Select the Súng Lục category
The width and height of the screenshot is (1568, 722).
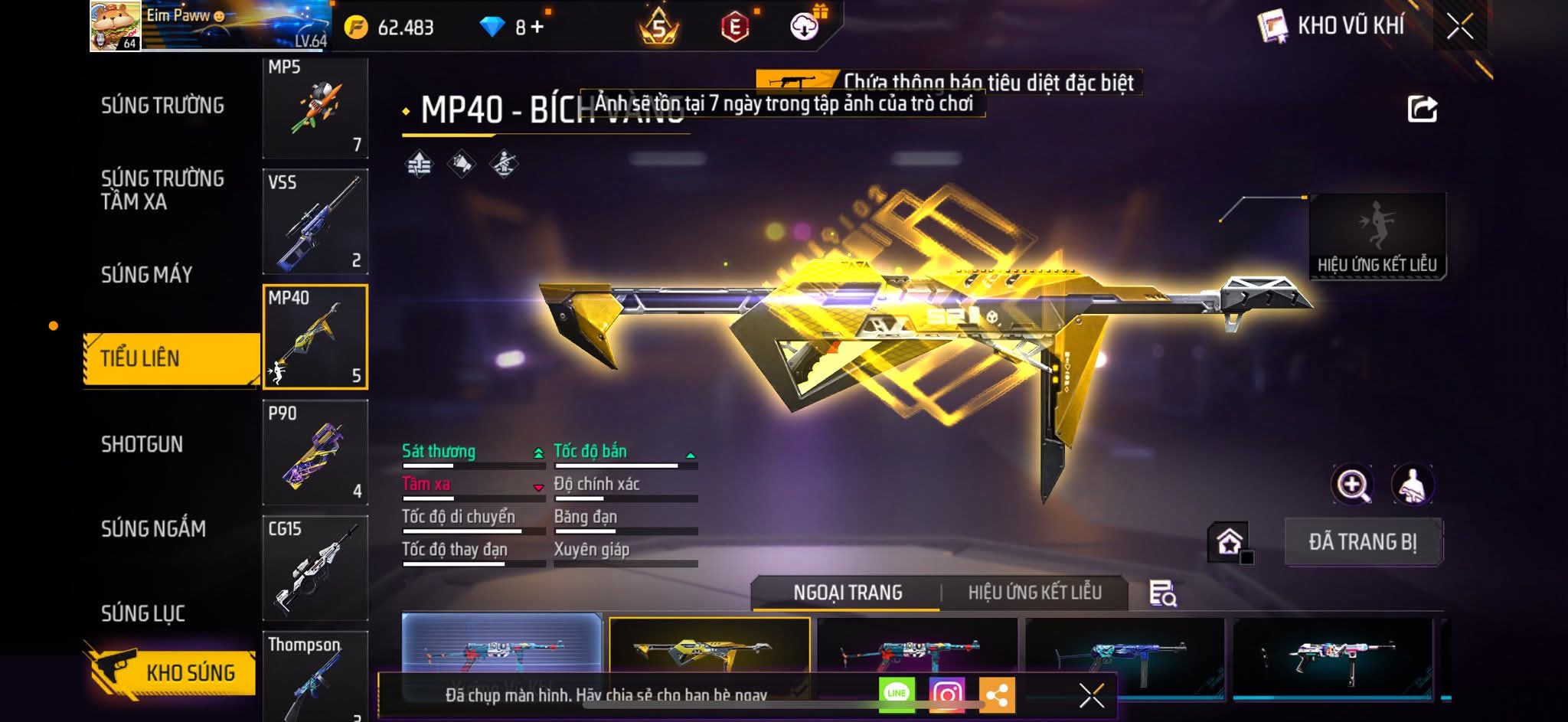(143, 613)
